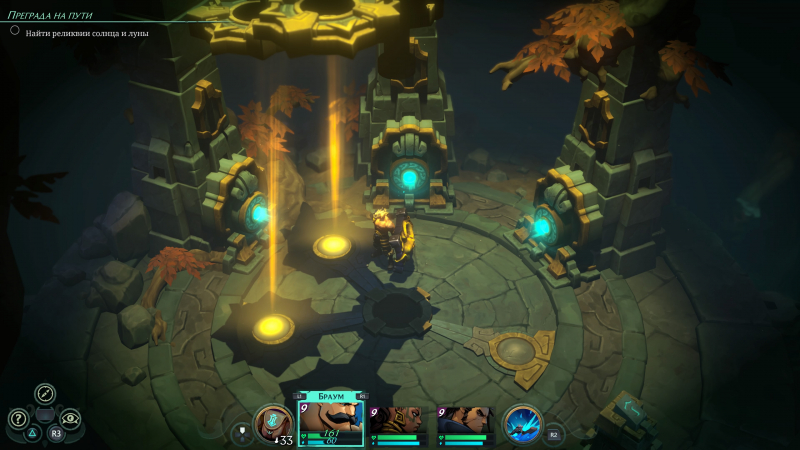This screenshot has width=800, height=450.
Task: Toggle the eye vision icon
Action: tap(70, 418)
